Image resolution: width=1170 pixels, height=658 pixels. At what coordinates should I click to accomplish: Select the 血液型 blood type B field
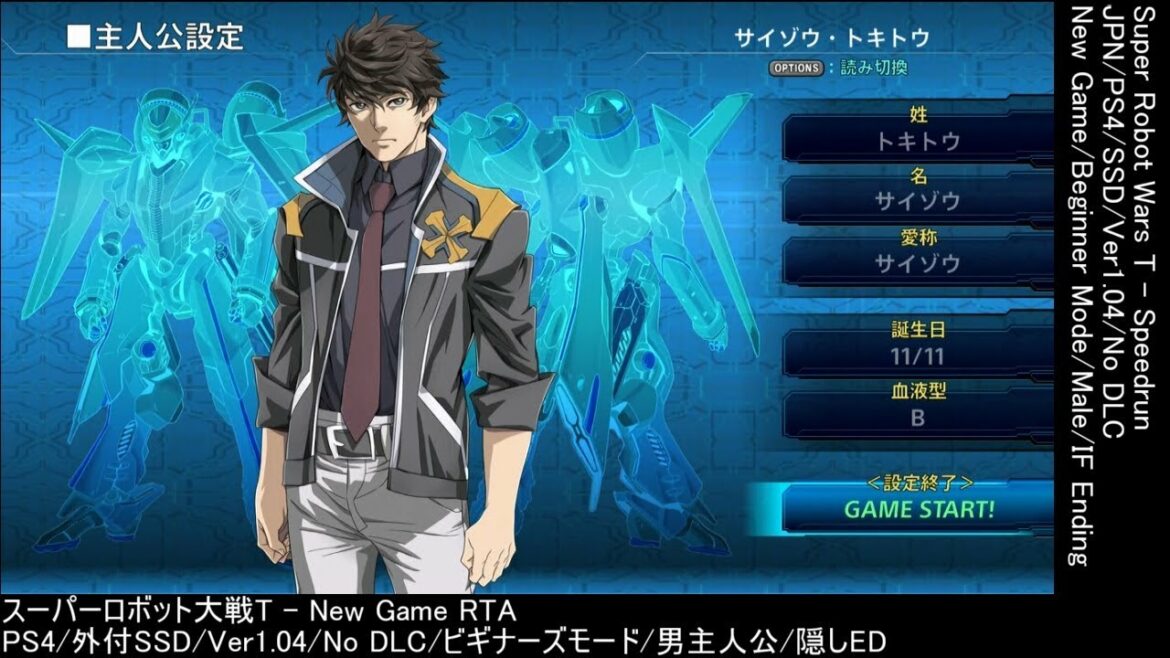(x=917, y=418)
